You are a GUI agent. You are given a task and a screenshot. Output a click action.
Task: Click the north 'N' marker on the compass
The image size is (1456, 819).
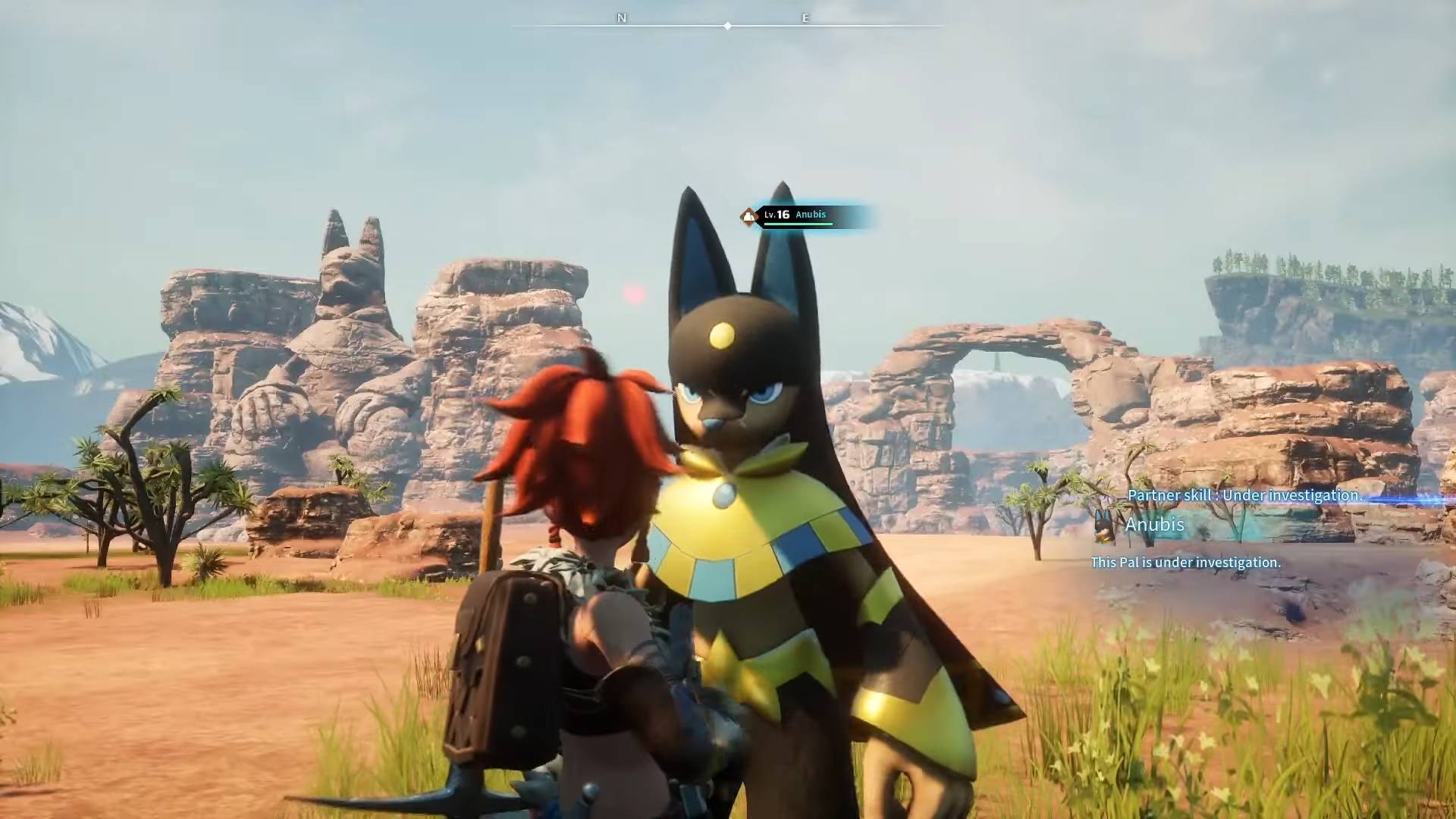pos(622,17)
